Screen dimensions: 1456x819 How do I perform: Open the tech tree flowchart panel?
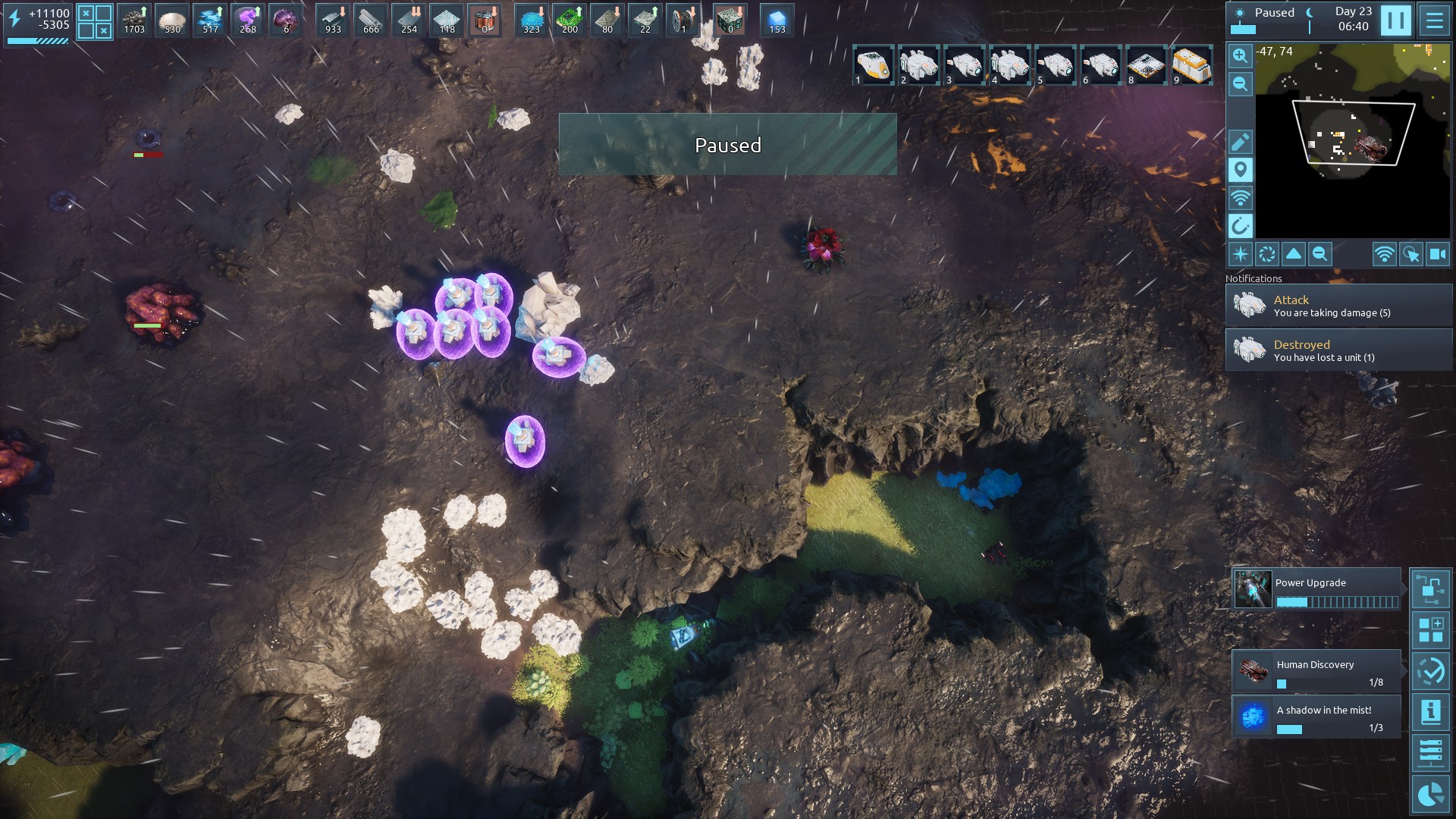tap(1430, 589)
